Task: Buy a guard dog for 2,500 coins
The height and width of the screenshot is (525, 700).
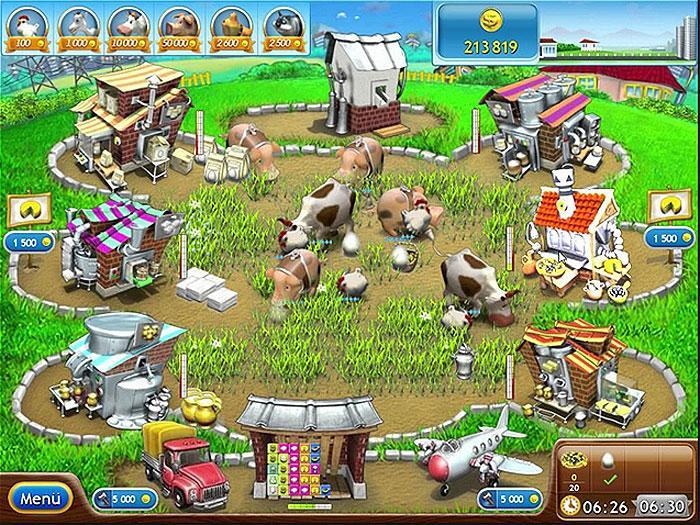Action: [x=282, y=26]
